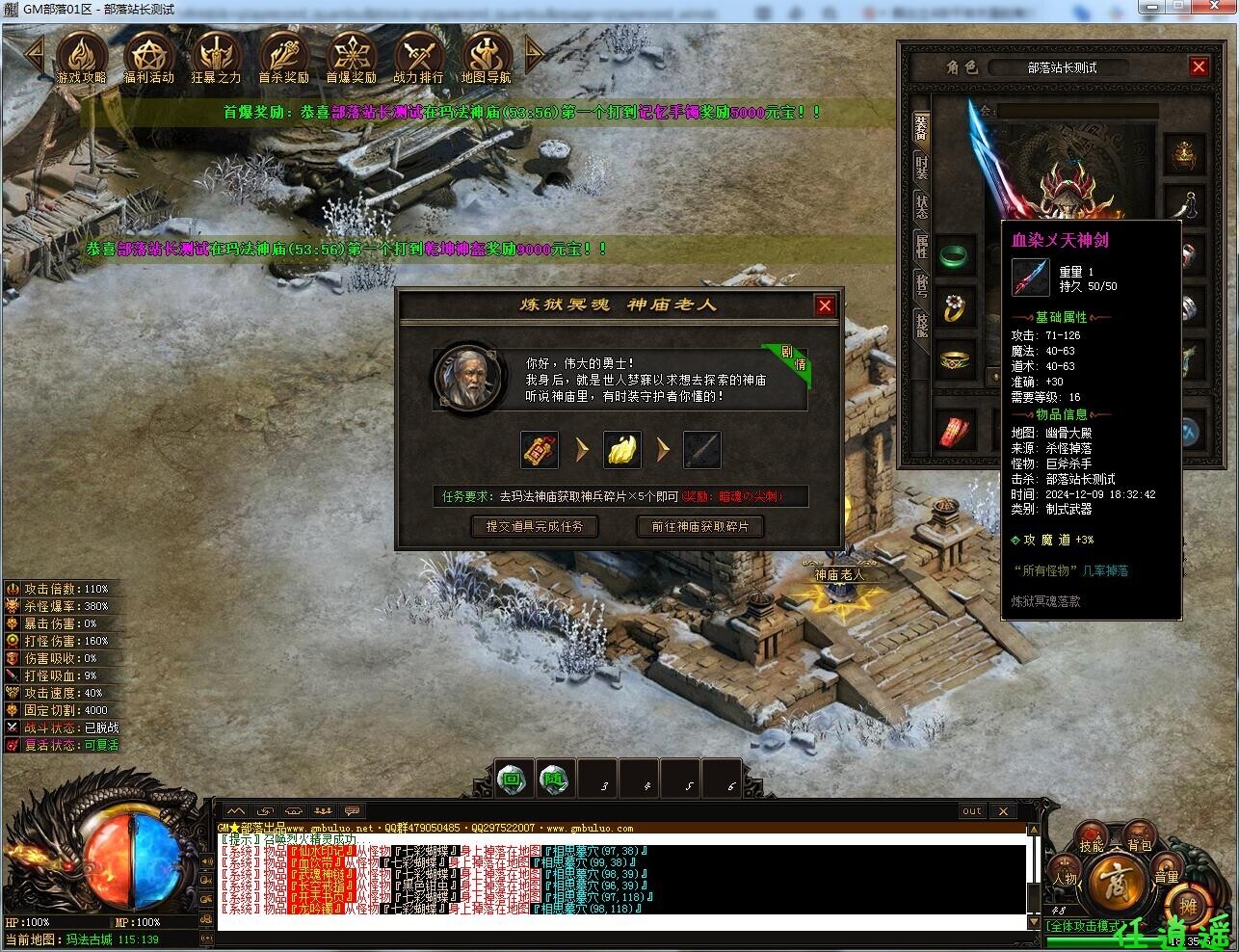Open the 商 shop icon
Screen dimensions: 1239x952
(x=1116, y=882)
